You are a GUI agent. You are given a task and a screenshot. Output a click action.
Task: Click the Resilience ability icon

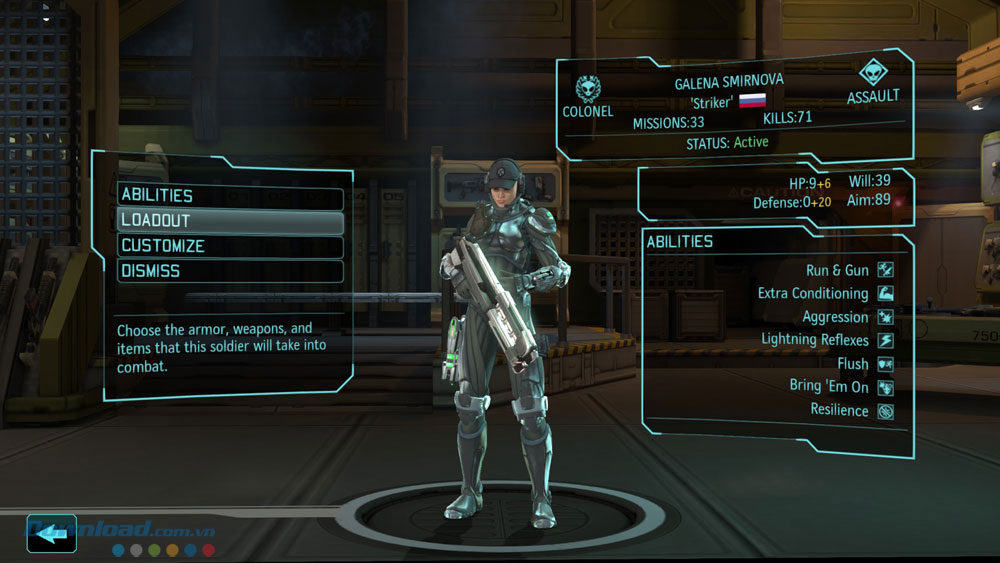coord(885,411)
